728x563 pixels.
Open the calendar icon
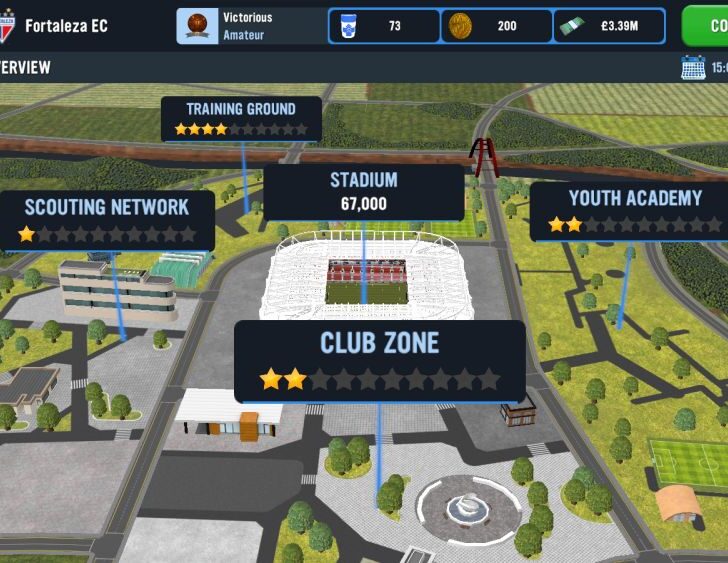(x=692, y=68)
